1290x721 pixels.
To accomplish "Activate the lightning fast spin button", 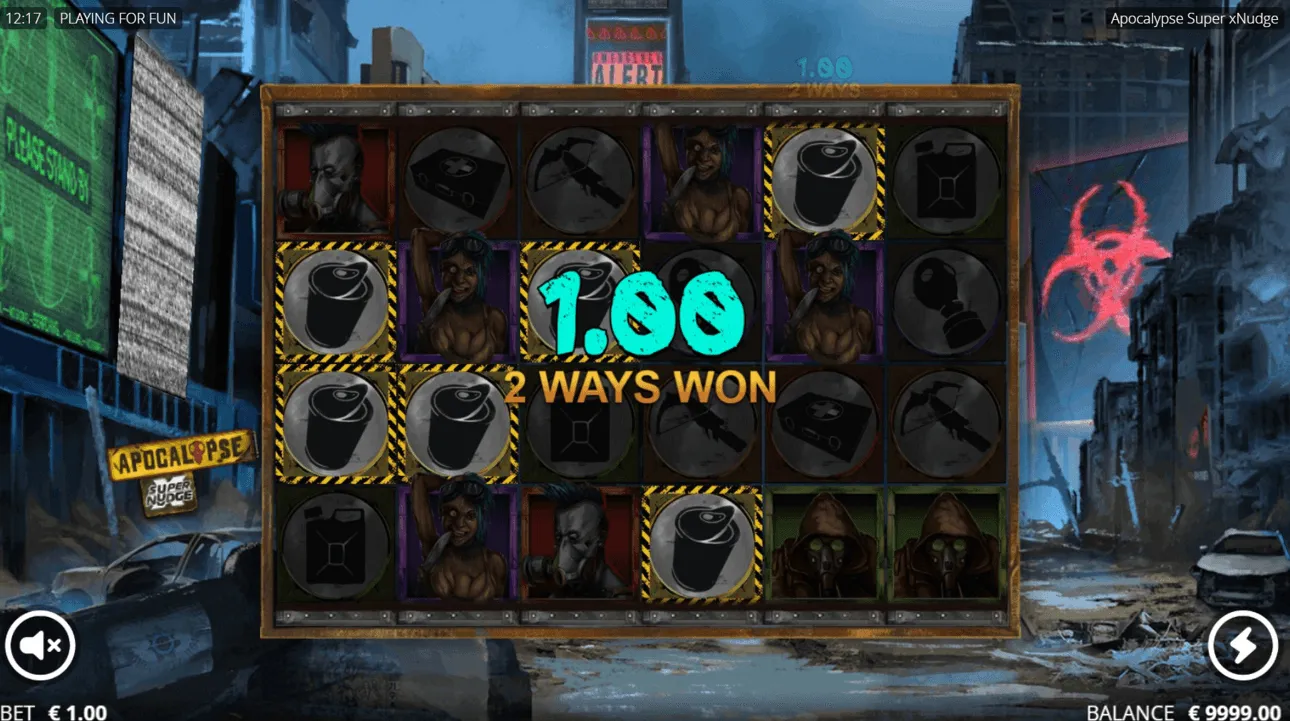I will tap(1243, 645).
